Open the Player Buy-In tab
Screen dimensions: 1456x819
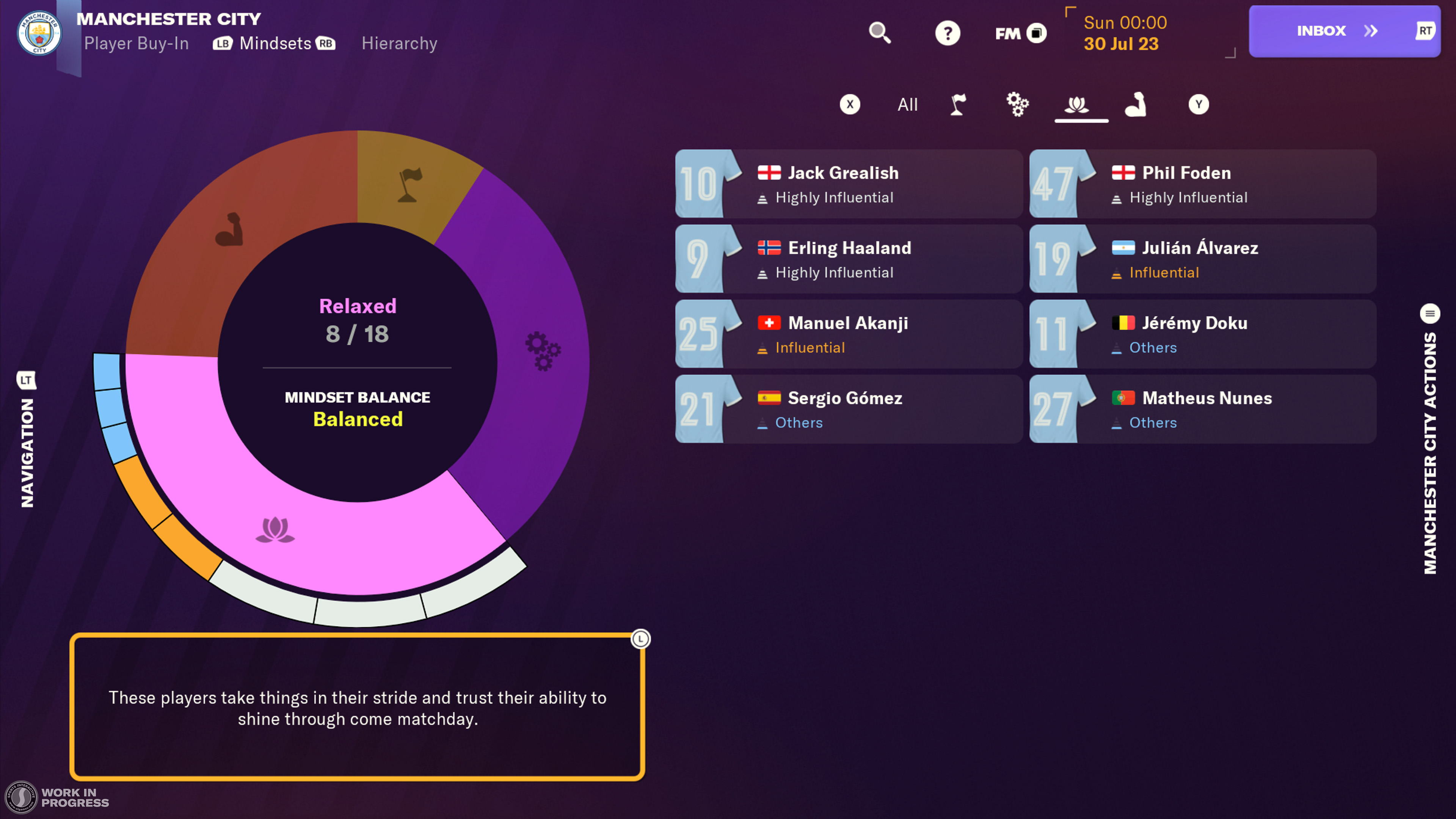point(136,44)
